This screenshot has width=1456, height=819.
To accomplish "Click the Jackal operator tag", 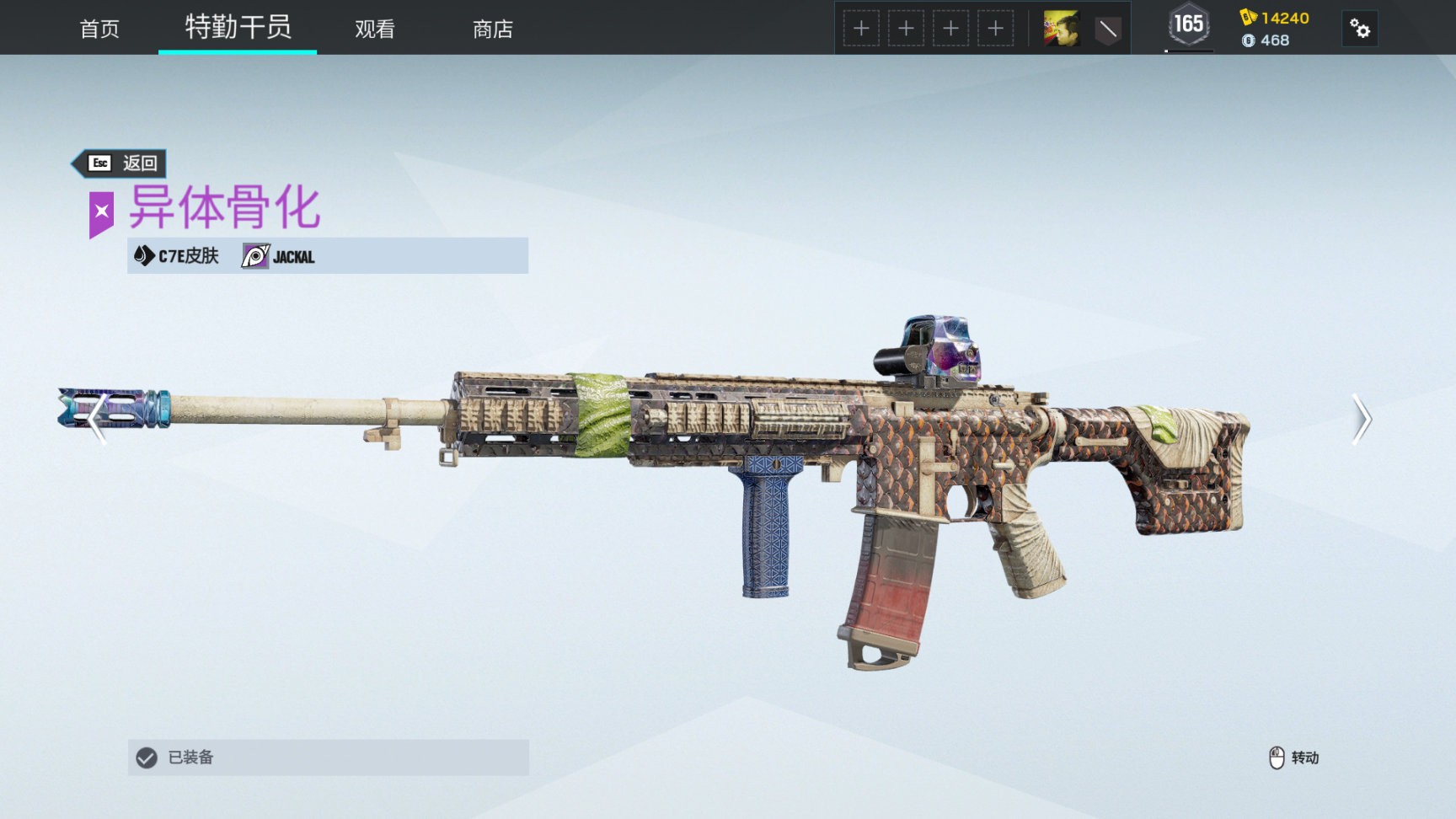I will click(279, 256).
